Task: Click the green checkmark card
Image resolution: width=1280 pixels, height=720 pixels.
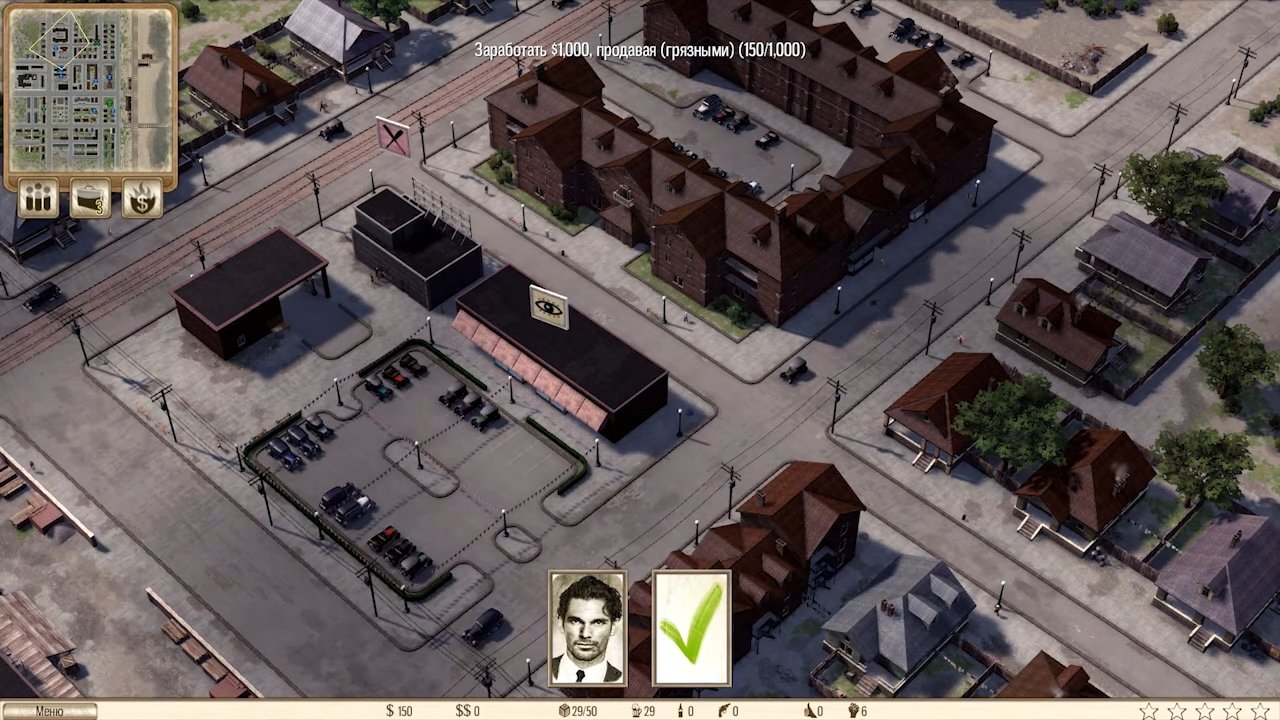Action: [692, 629]
